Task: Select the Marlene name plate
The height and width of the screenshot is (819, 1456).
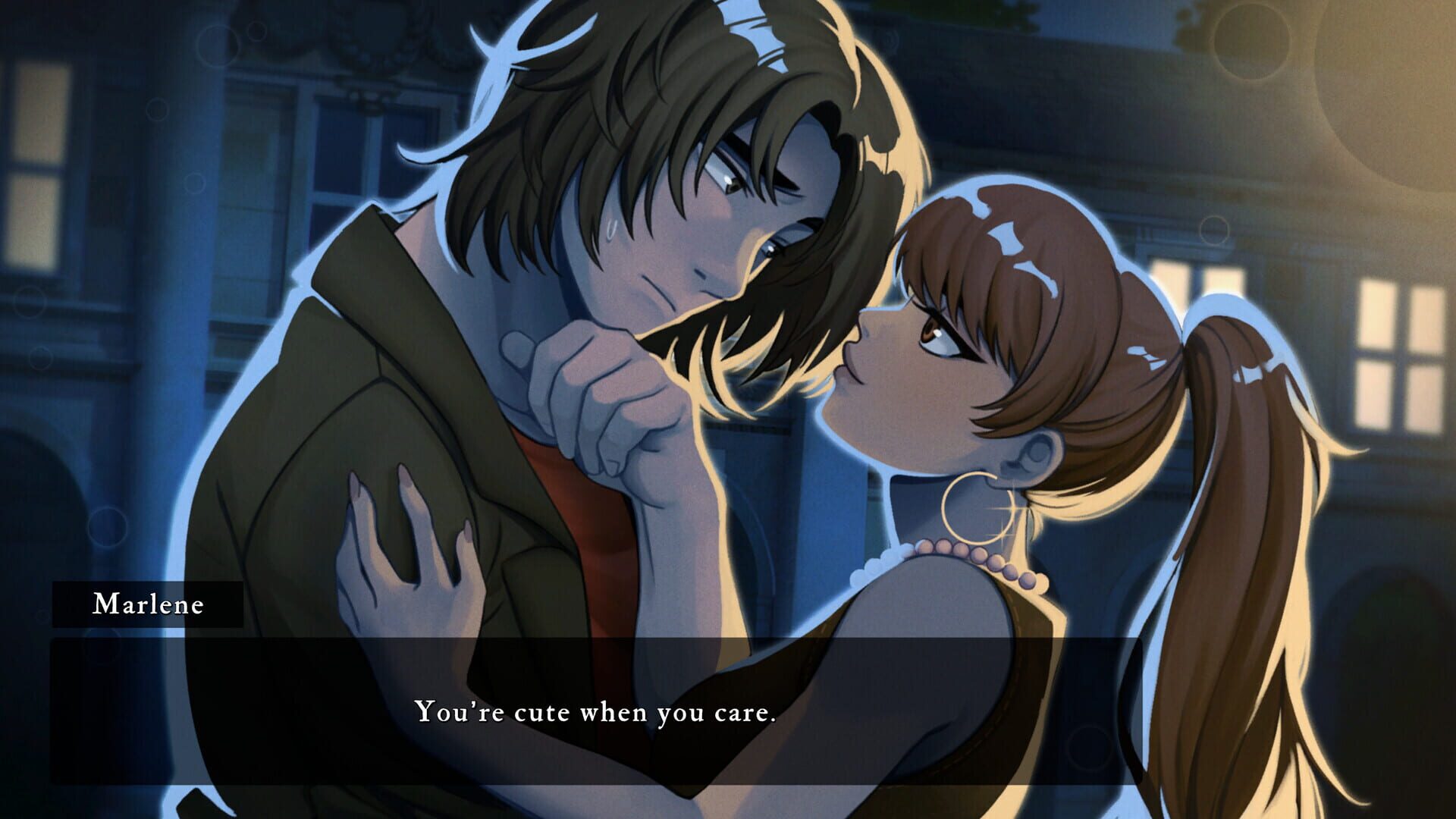Action: [149, 605]
